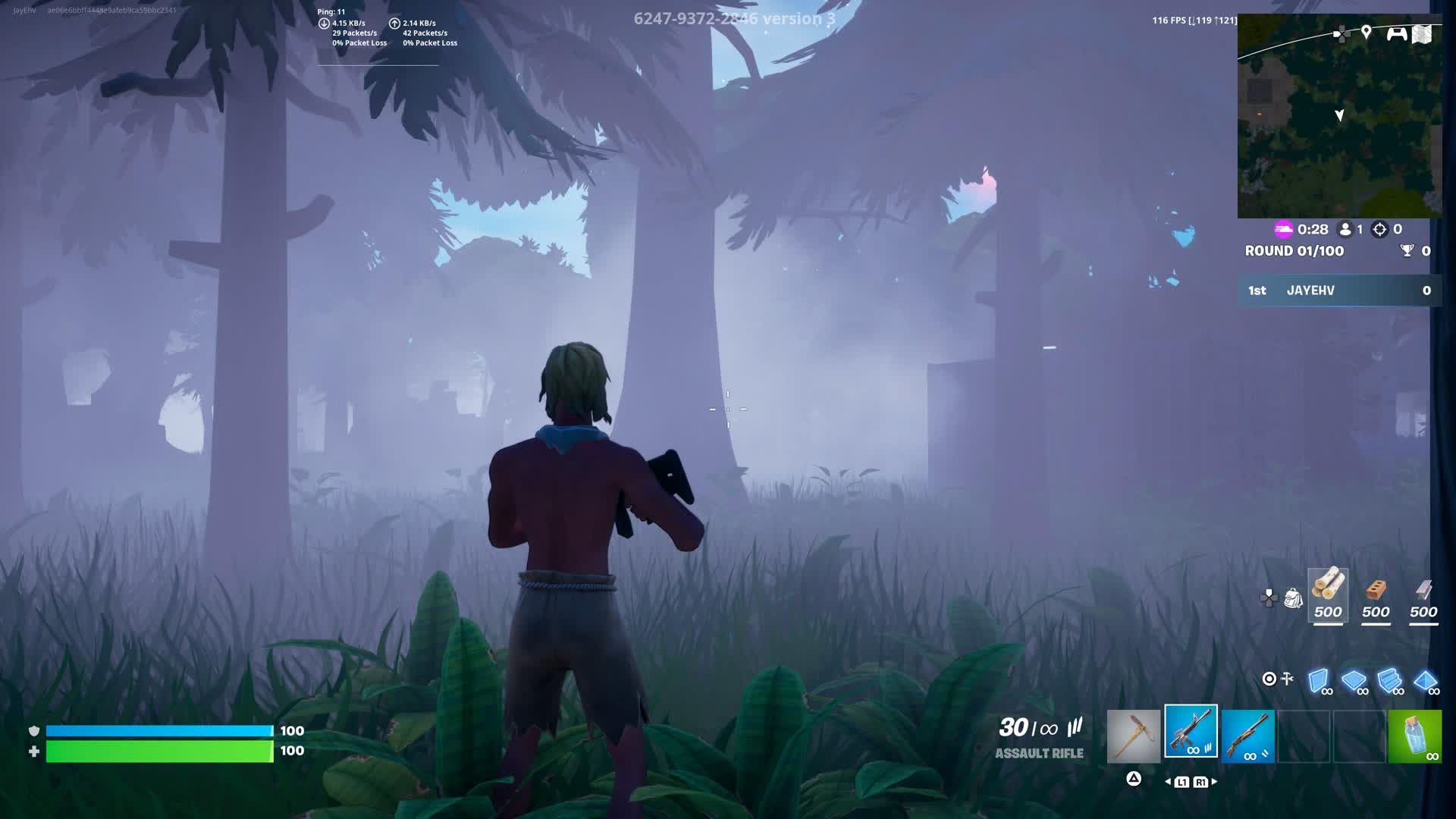Click the map marker pin icon
Image resolution: width=1456 pixels, height=819 pixels.
[x=1366, y=32]
